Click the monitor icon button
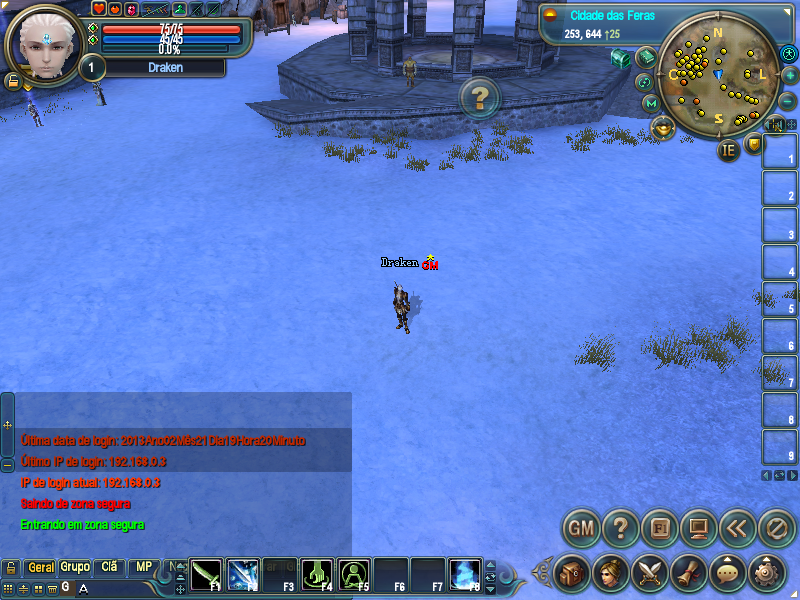800x600 pixels. tap(698, 527)
